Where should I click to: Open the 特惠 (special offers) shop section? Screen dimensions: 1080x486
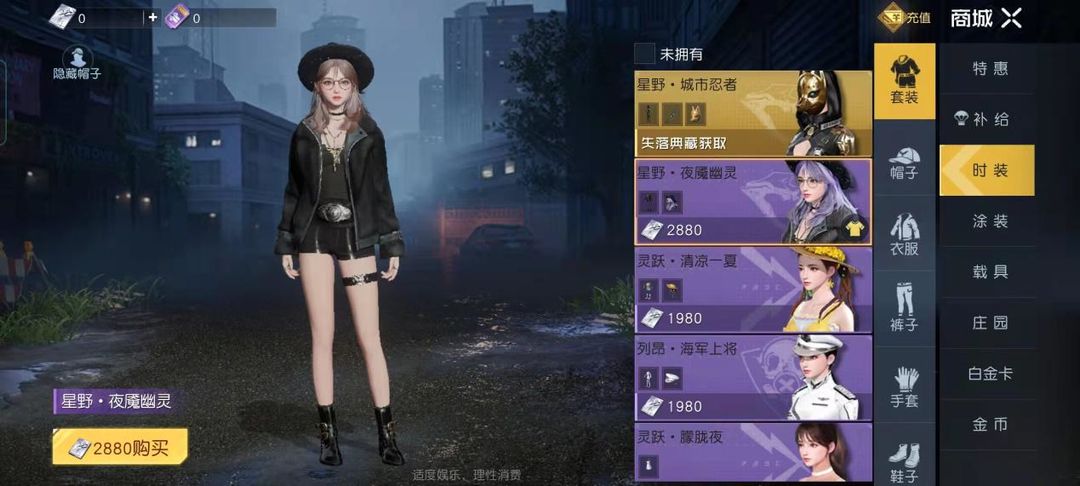click(990, 69)
